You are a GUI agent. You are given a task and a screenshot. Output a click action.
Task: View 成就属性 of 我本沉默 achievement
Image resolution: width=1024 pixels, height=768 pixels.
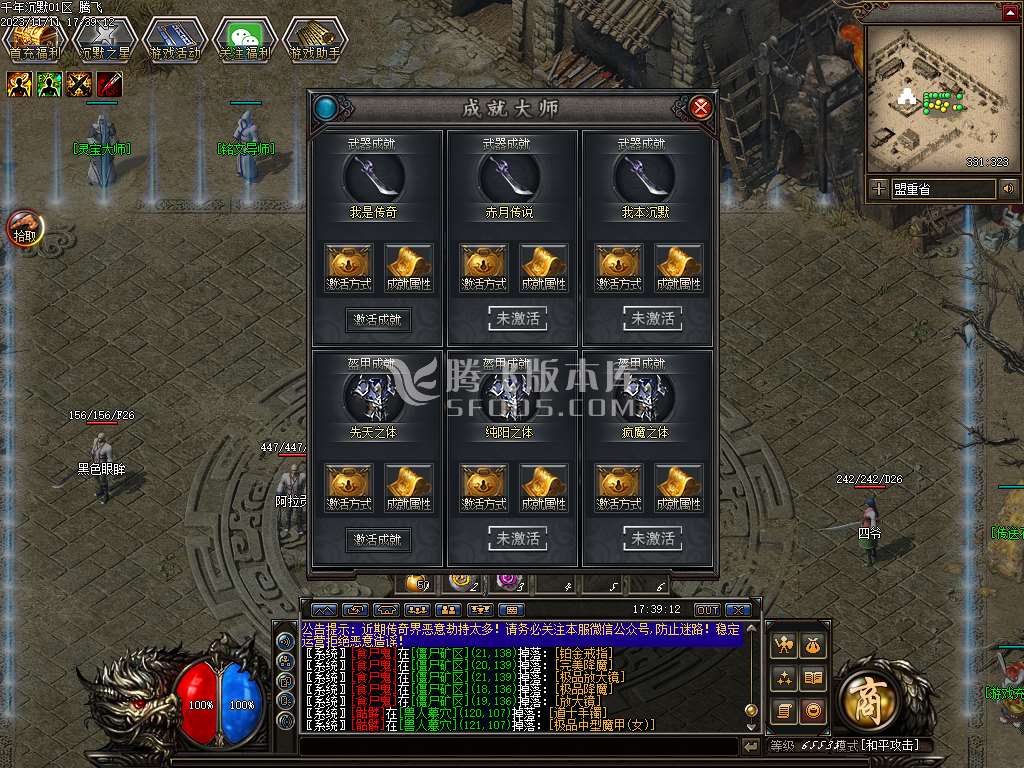pos(679,268)
